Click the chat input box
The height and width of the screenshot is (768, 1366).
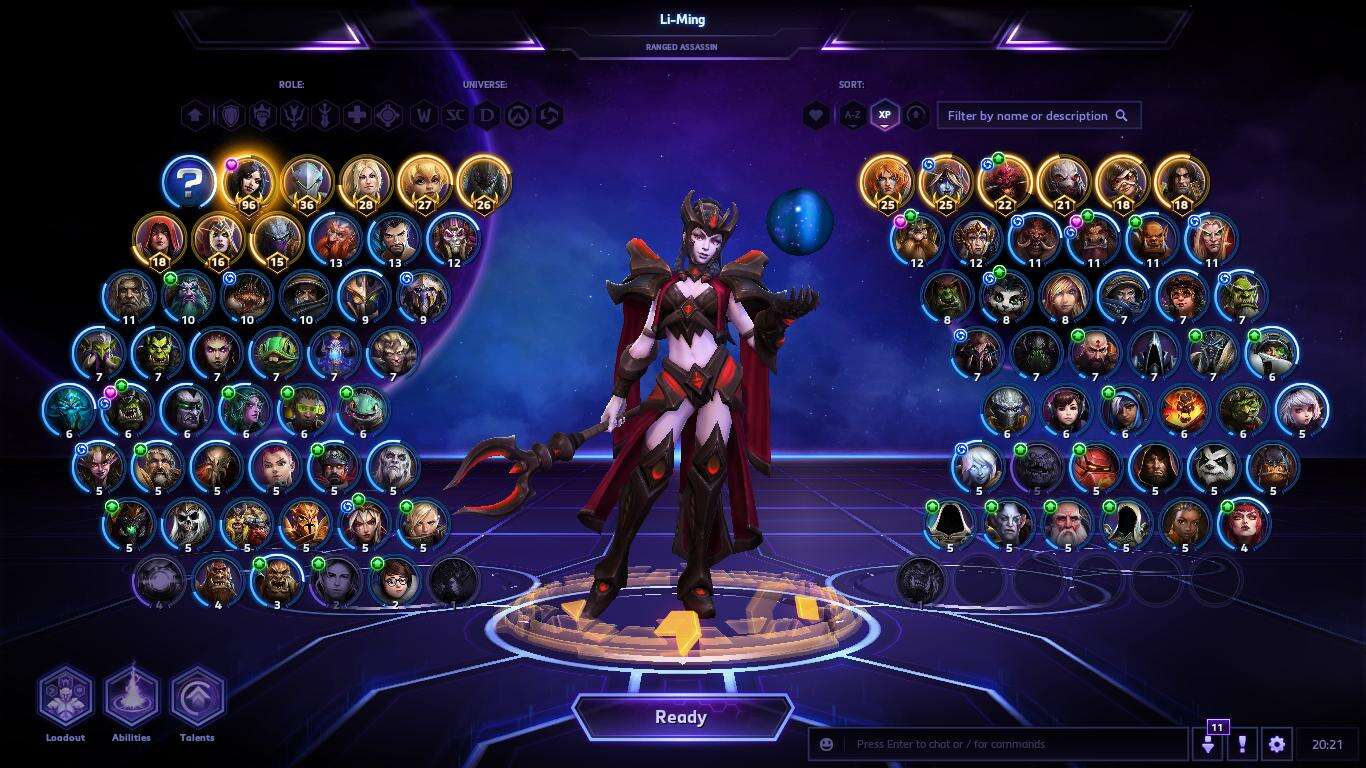tap(1010, 744)
